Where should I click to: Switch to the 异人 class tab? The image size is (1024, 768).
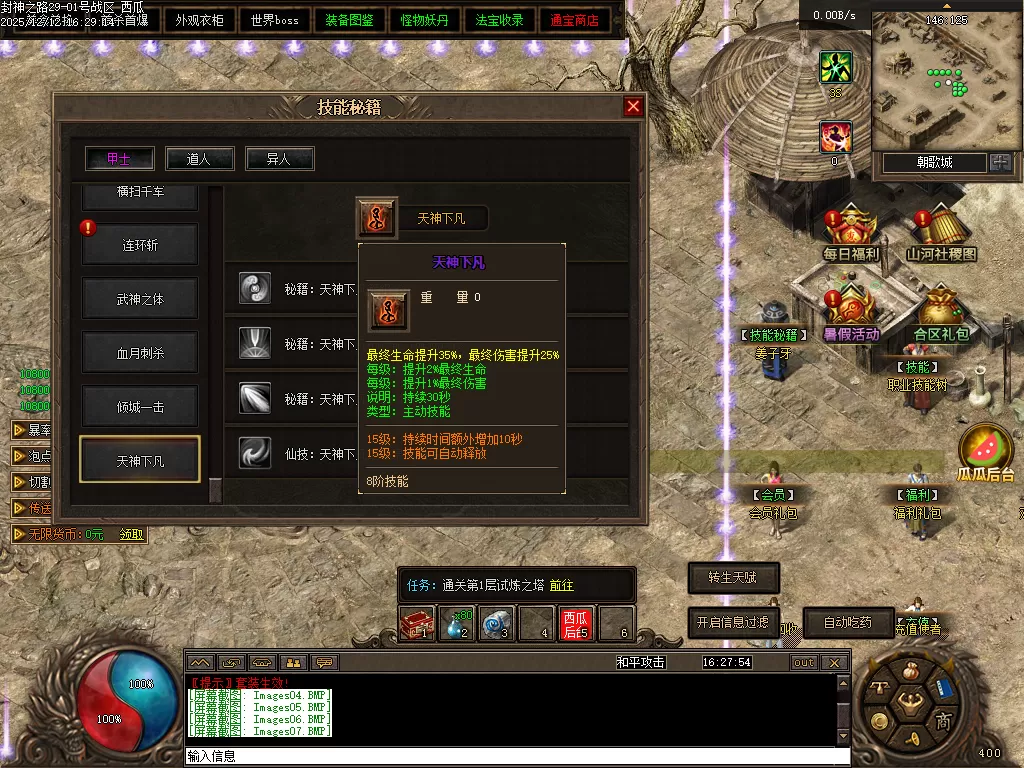coord(280,158)
